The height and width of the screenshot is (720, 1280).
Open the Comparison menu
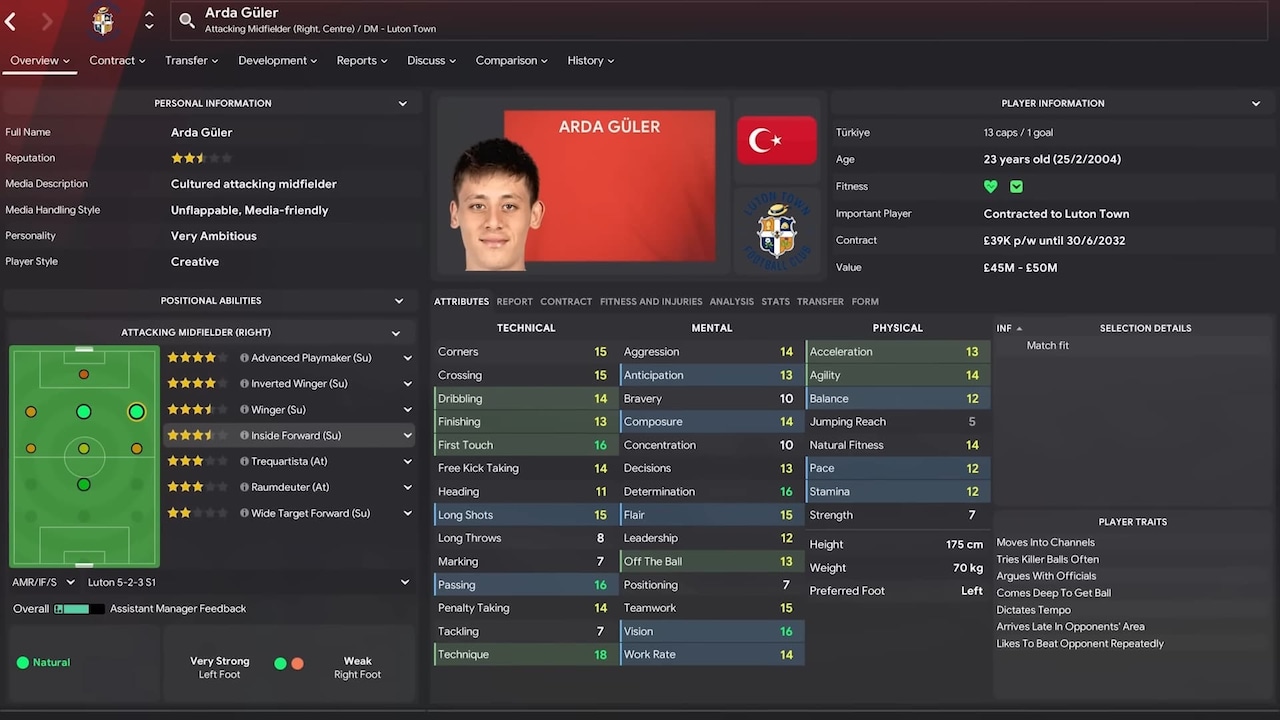(511, 61)
